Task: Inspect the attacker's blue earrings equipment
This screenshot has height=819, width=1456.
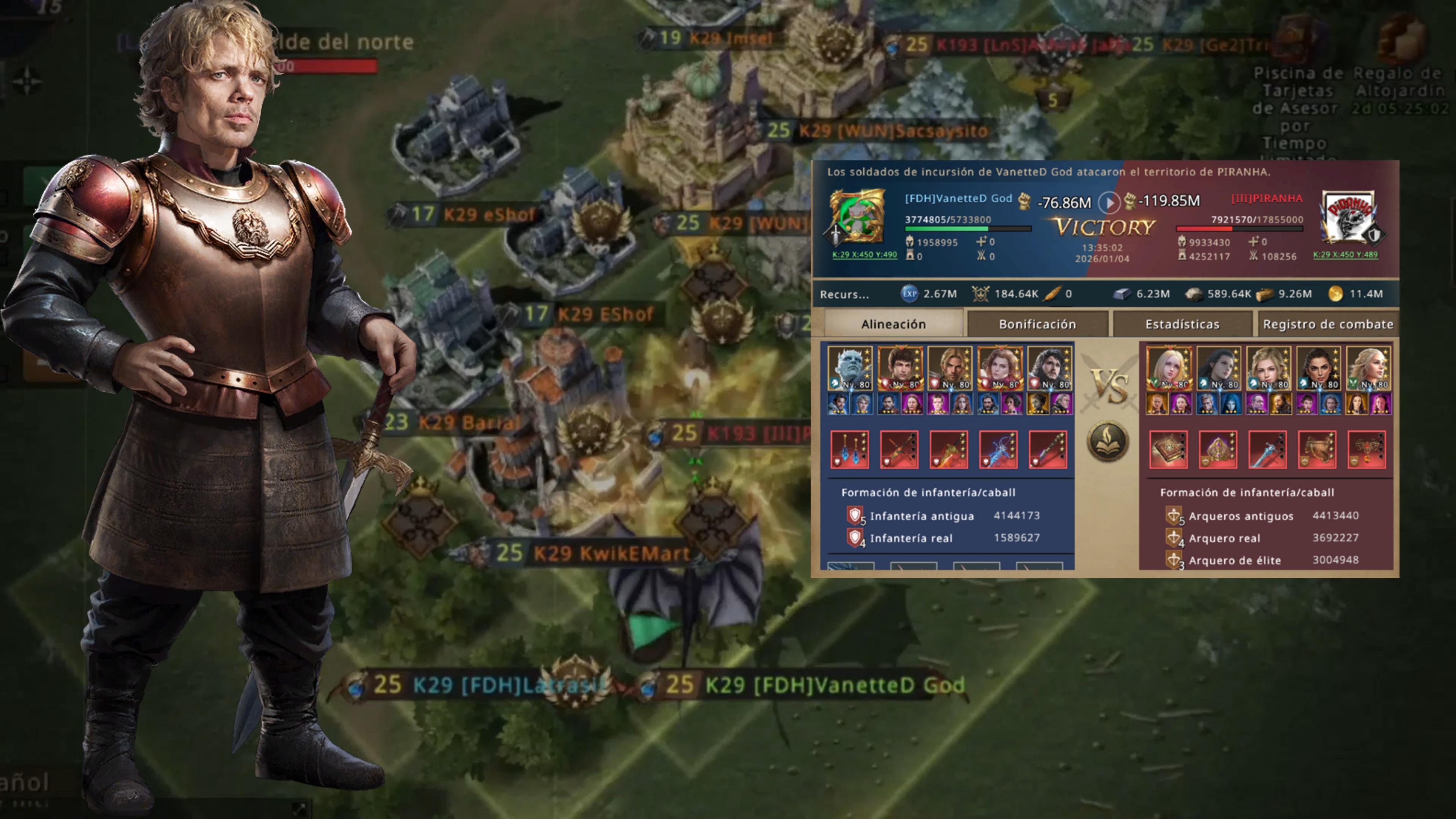Action: 849,449
